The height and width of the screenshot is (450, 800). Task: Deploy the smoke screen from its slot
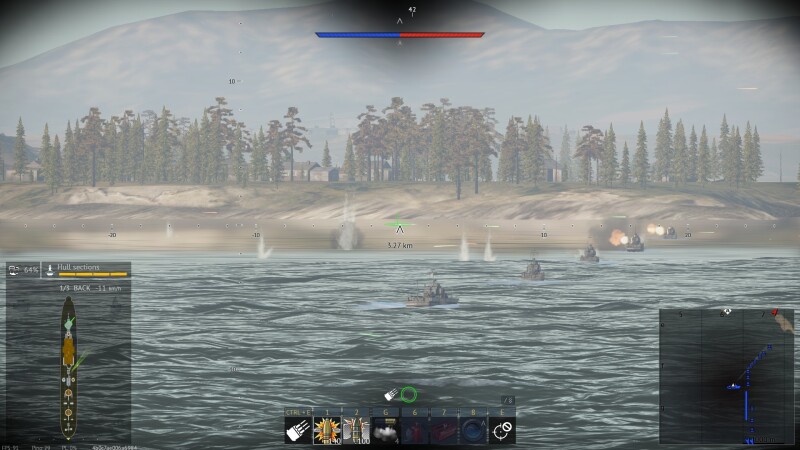(386, 429)
